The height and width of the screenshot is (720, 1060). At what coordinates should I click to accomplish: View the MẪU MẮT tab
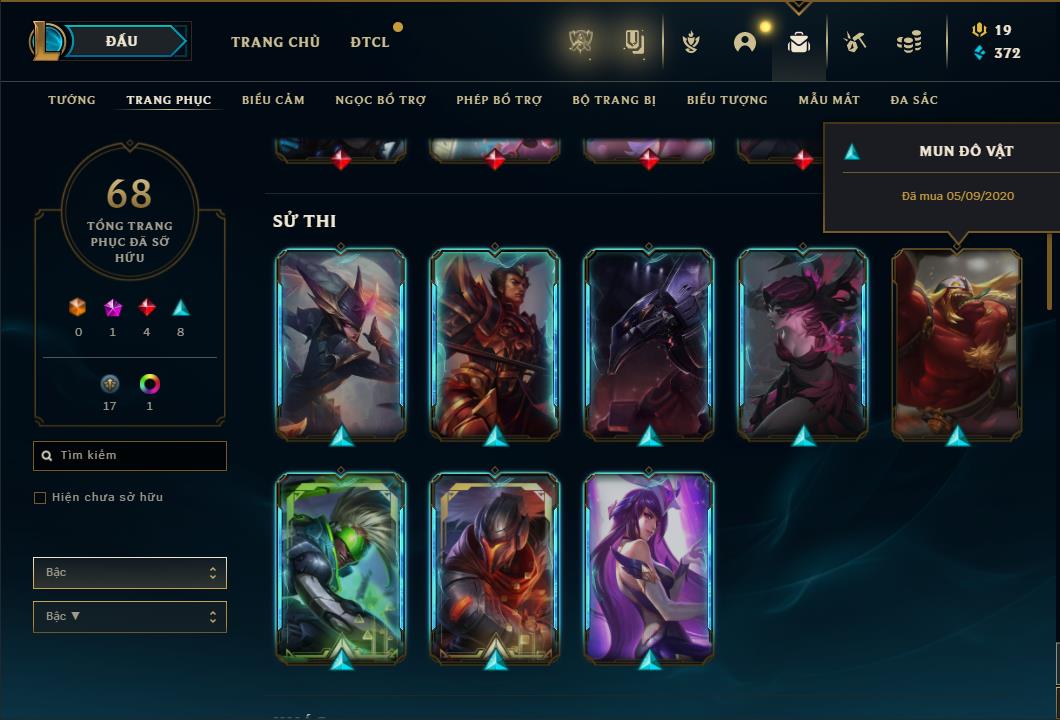[828, 100]
